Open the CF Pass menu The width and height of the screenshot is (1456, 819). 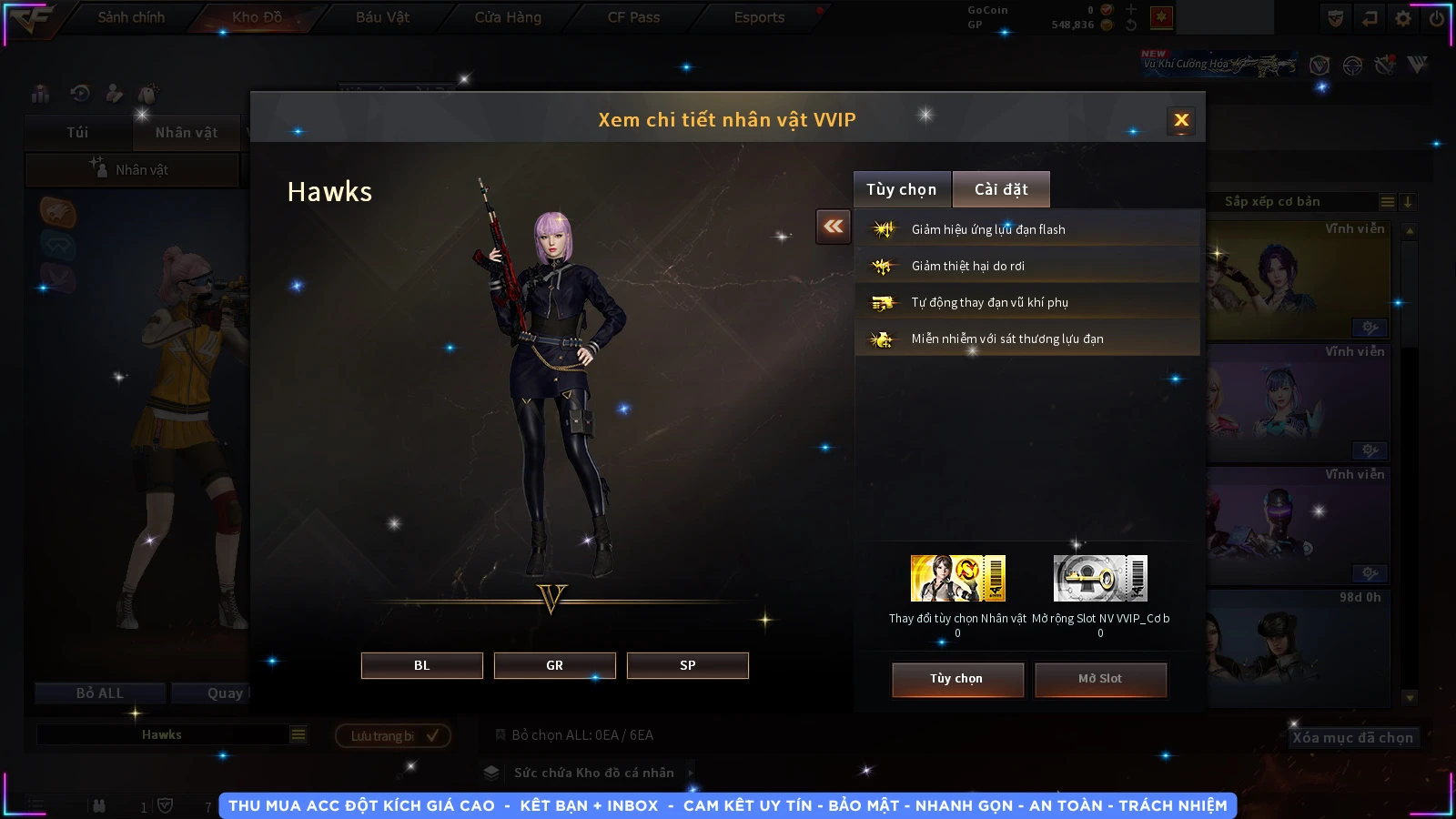pyautogui.click(x=633, y=17)
